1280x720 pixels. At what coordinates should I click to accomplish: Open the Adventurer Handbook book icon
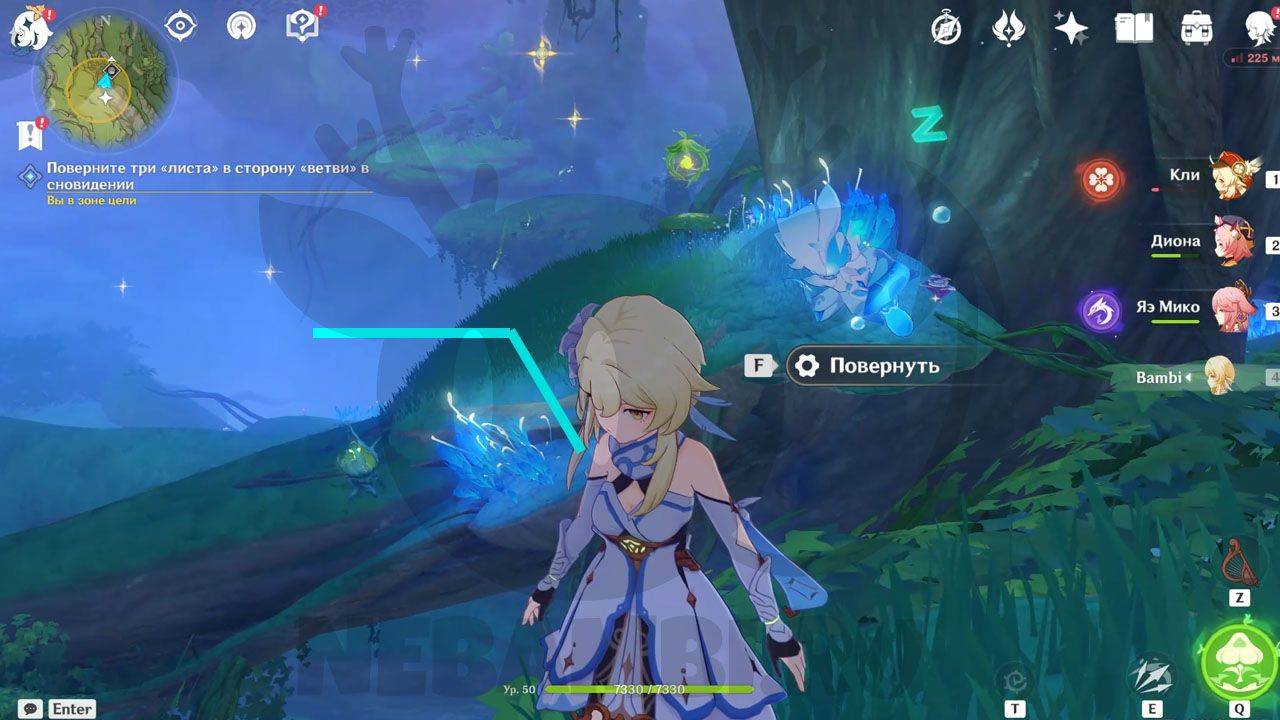pos(1134,29)
